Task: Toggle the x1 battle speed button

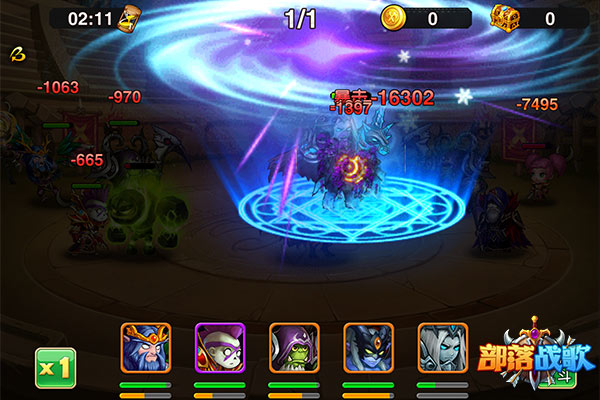Action: (x=56, y=367)
